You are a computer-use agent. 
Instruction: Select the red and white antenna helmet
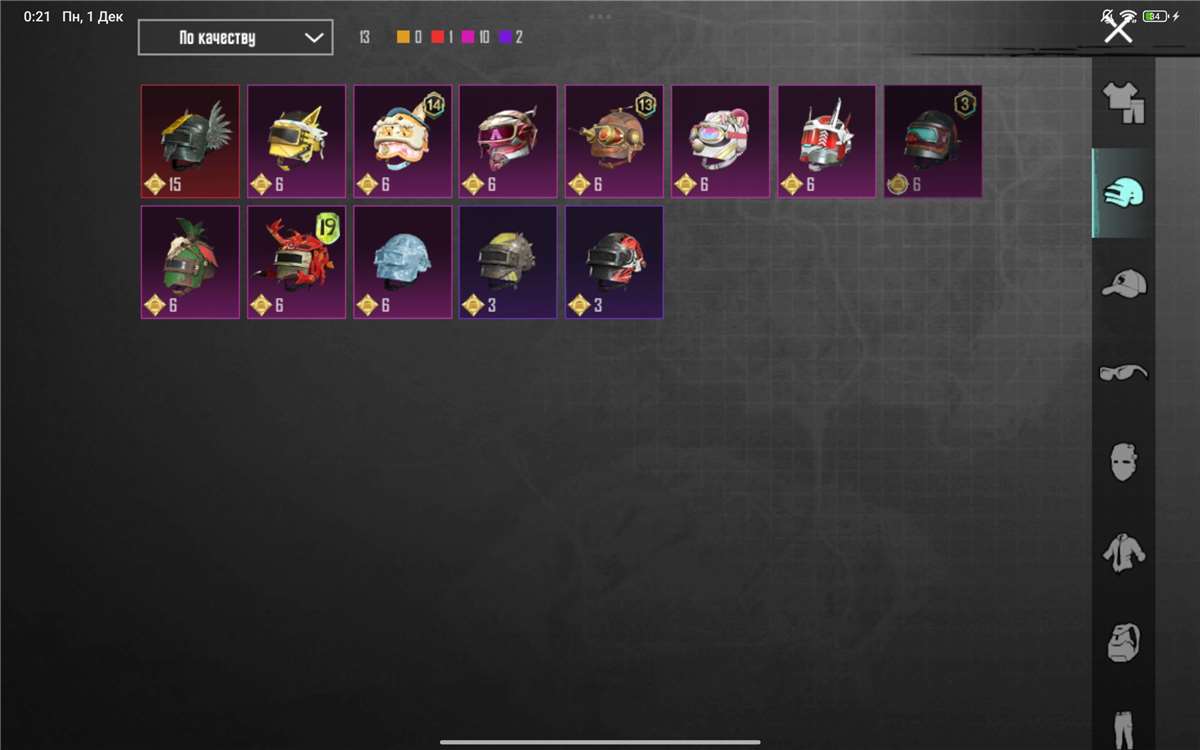click(826, 141)
